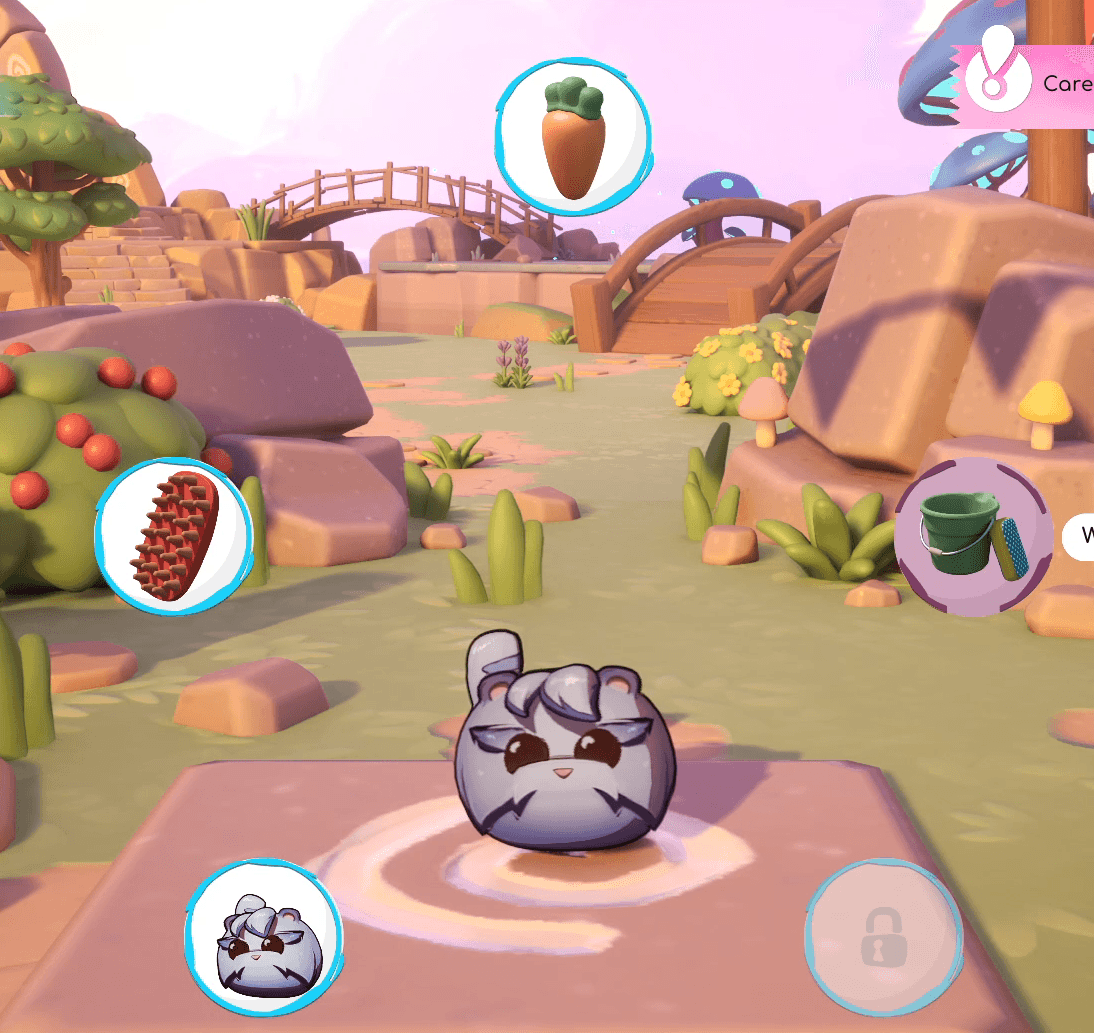Screen dimensions: 1094x1033
Task: Select the carrot feeding icon
Action: 573,141
